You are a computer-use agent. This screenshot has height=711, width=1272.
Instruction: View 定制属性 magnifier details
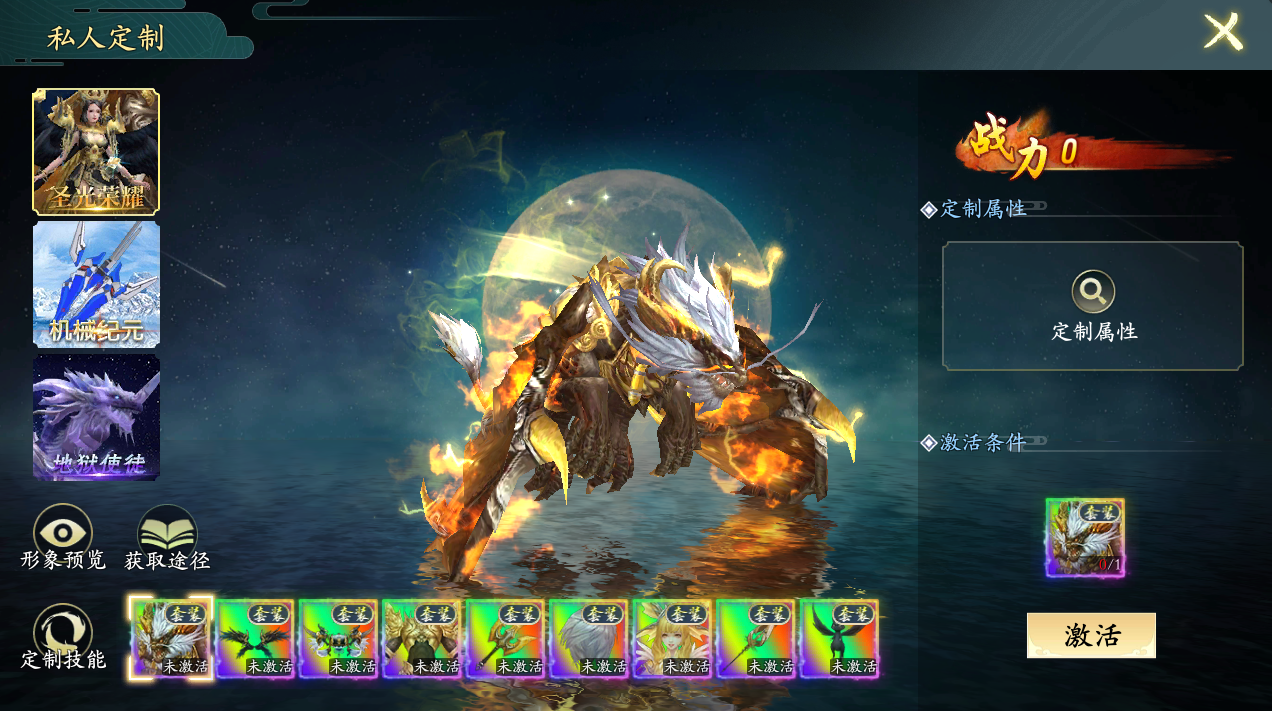(1093, 292)
